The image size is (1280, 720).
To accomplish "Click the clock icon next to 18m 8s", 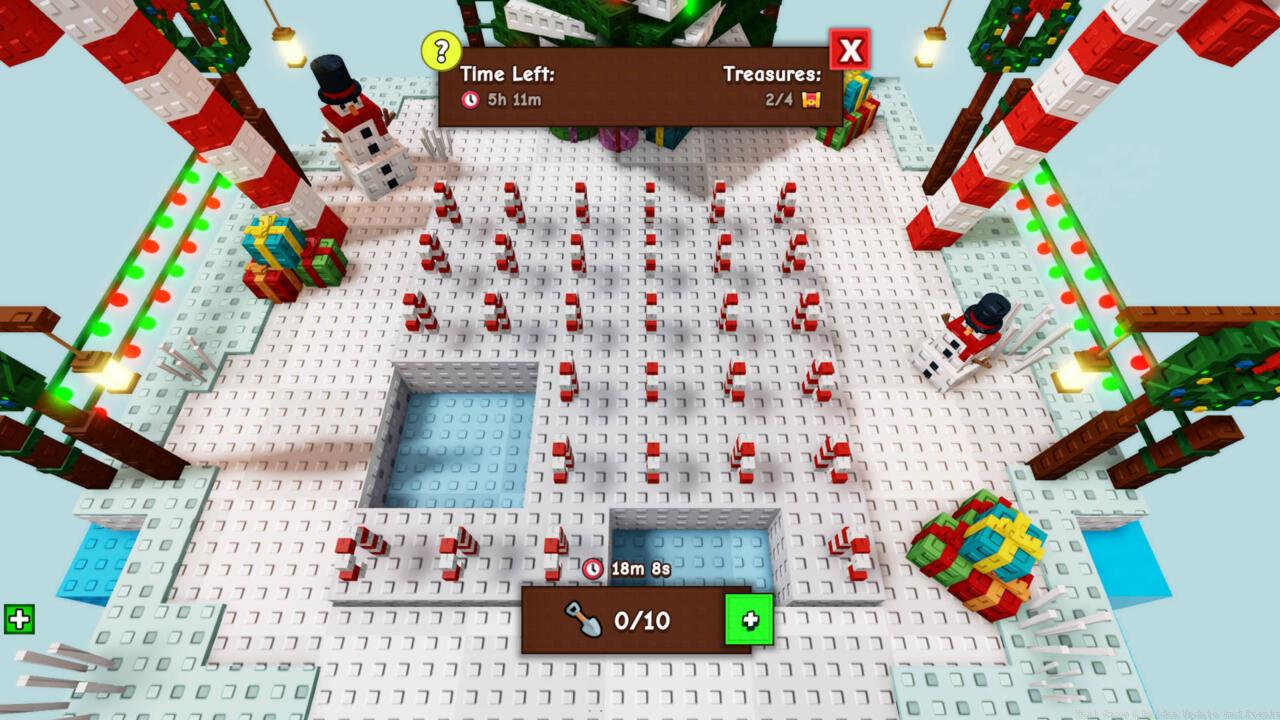I will point(594,568).
